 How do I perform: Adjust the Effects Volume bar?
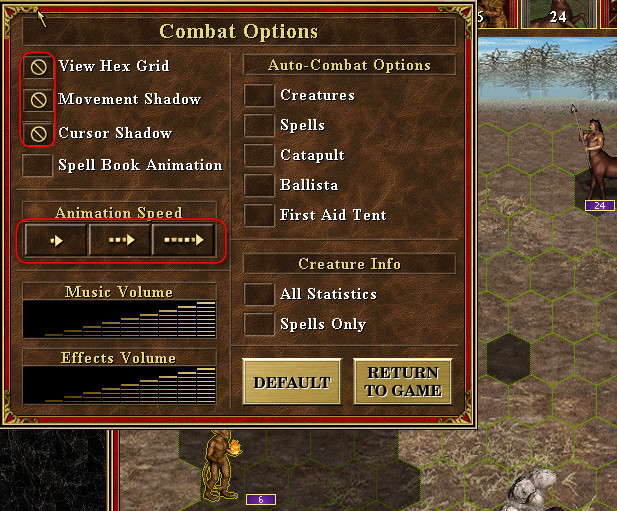[119, 385]
